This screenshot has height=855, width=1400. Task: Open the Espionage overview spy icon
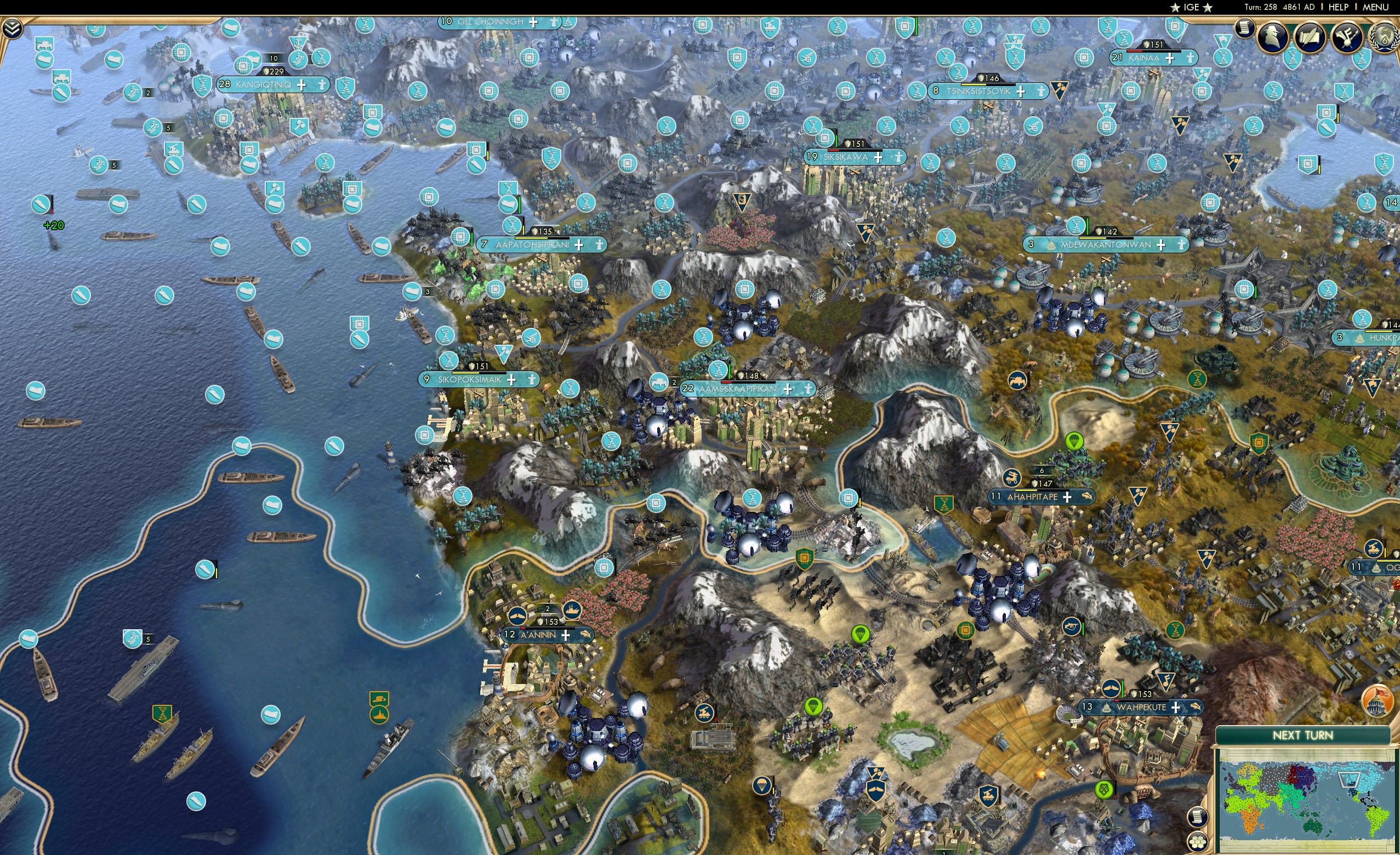click(x=1272, y=35)
